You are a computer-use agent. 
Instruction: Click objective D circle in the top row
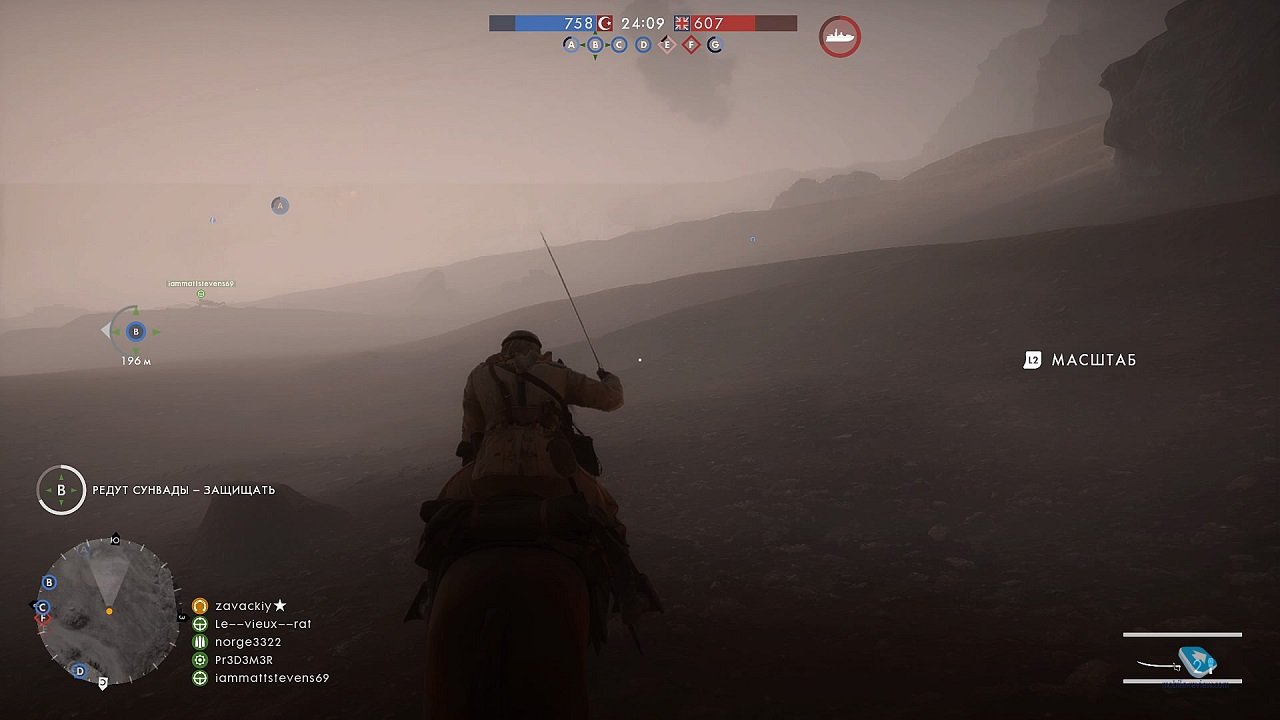pyautogui.click(x=641, y=44)
